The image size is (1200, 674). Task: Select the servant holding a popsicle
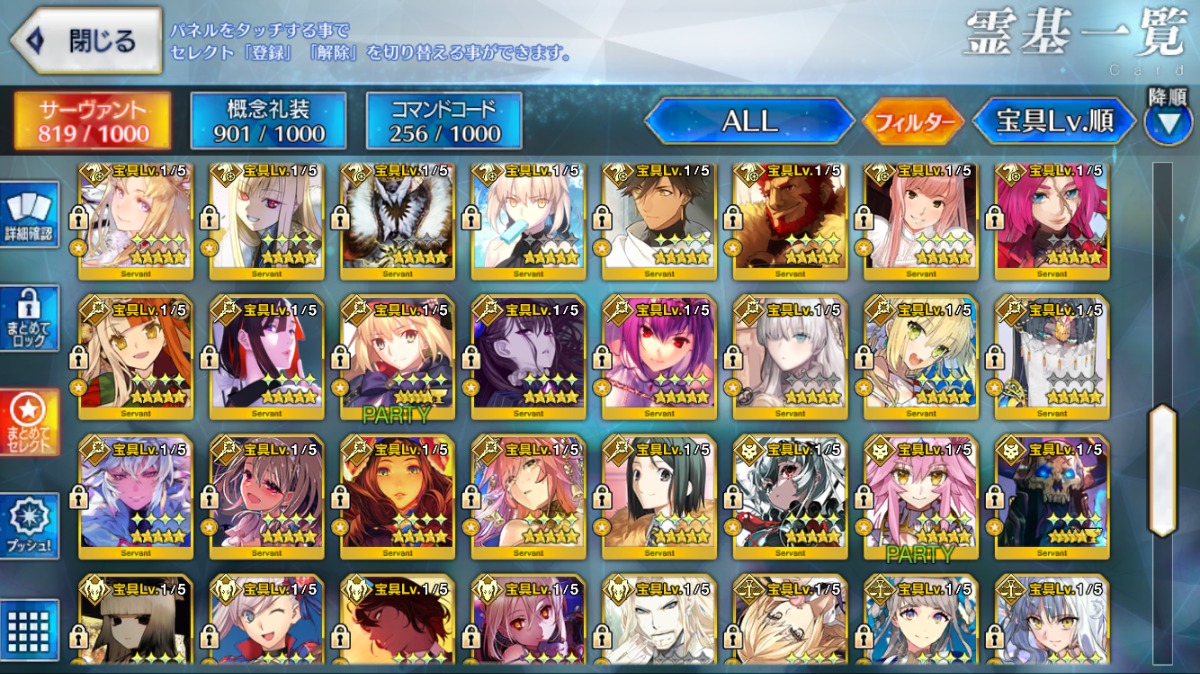click(528, 220)
